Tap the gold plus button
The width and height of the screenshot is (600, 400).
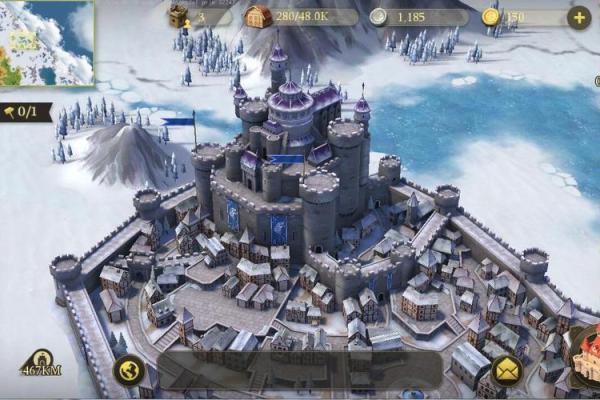pyautogui.click(x=578, y=17)
